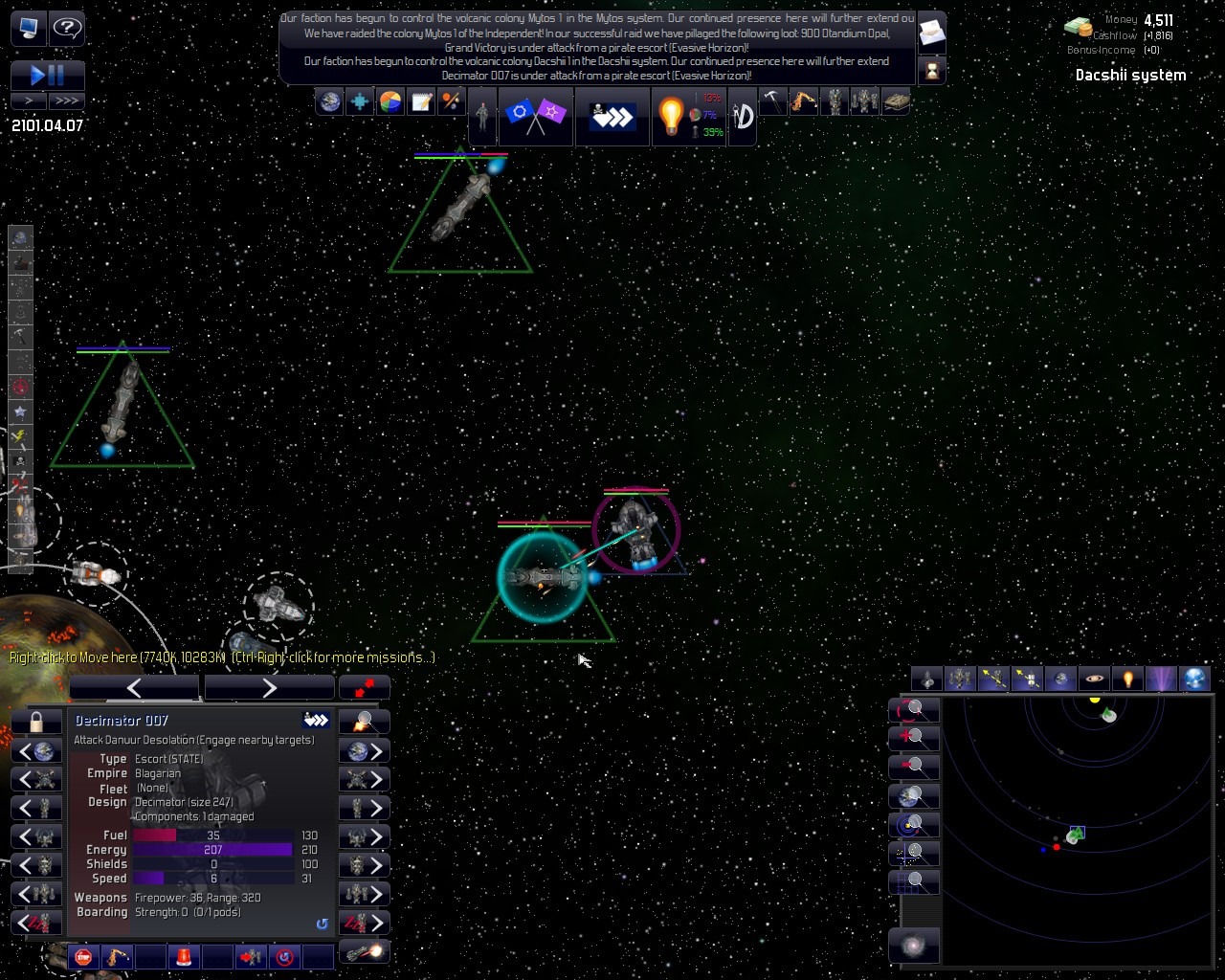Toggle the ringed planet map overlay

[x=1094, y=679]
